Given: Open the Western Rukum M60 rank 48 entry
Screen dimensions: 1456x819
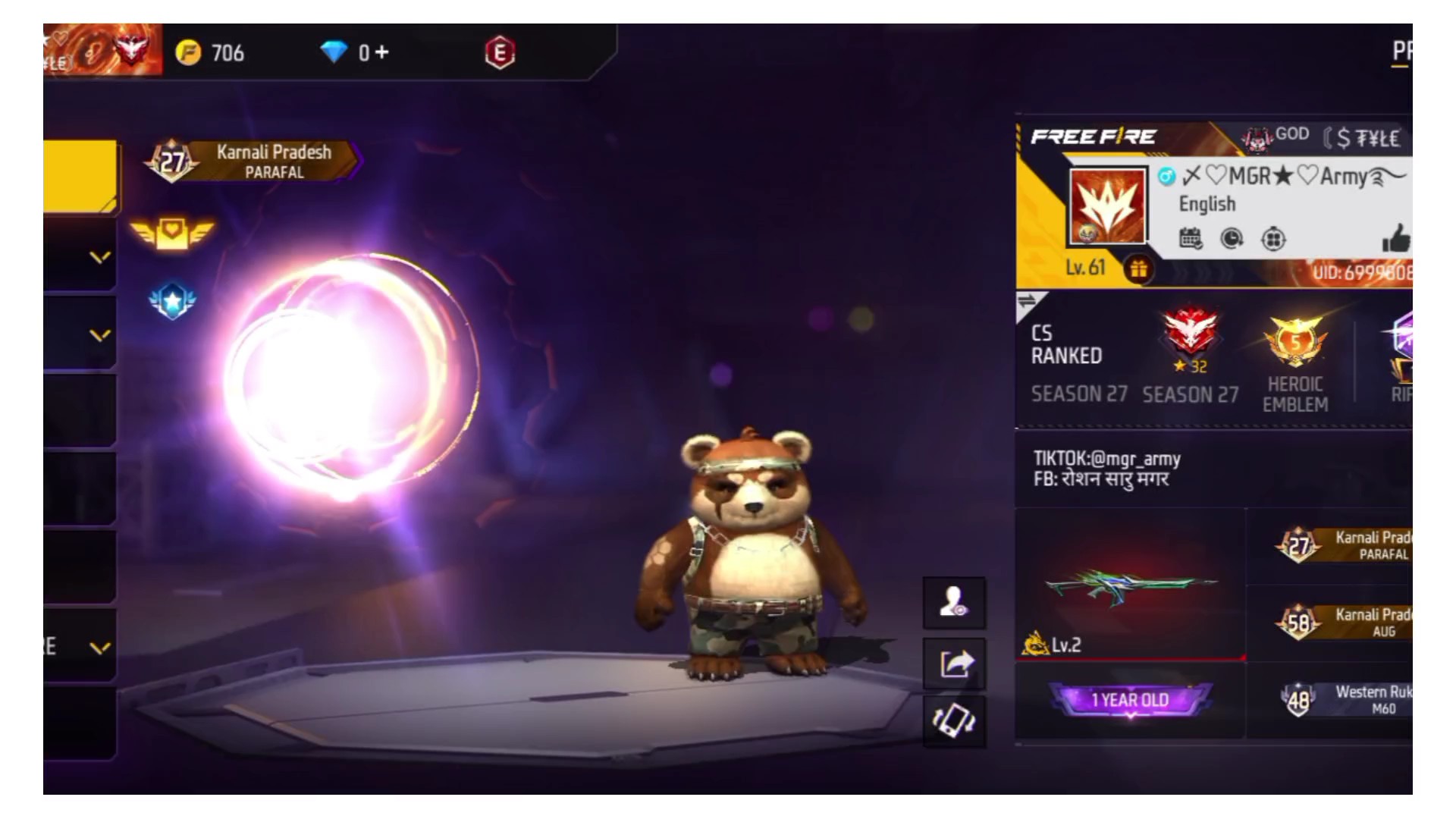Looking at the screenshot, I should [x=1344, y=699].
